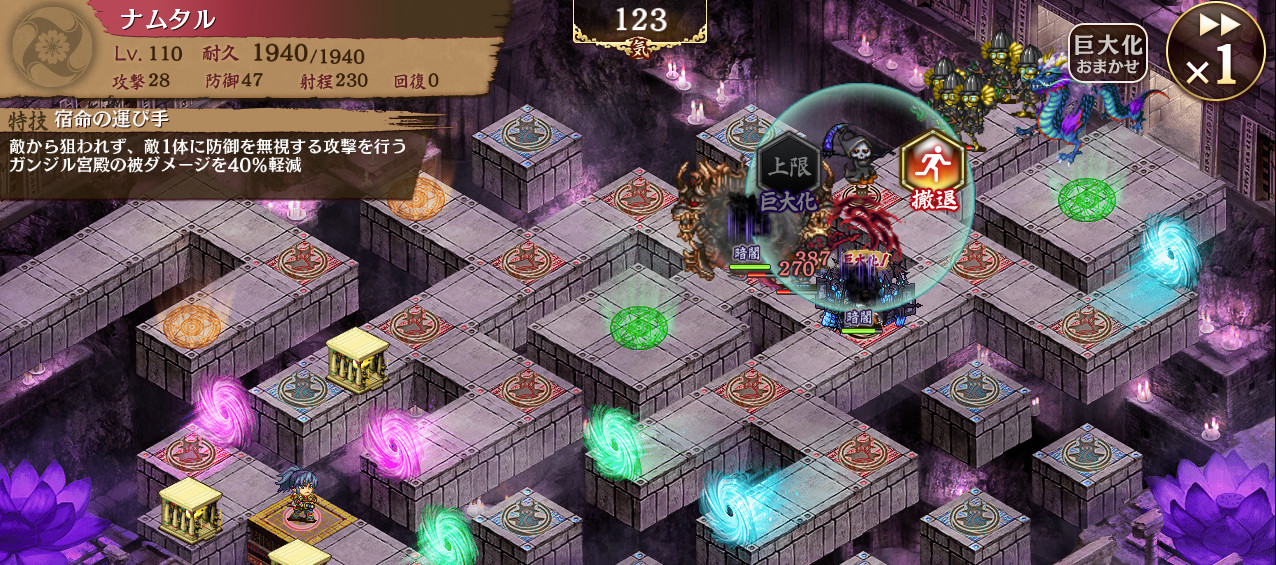Change the ×1 game speed
Image resolution: width=1276 pixels, height=565 pixels.
tap(1214, 52)
